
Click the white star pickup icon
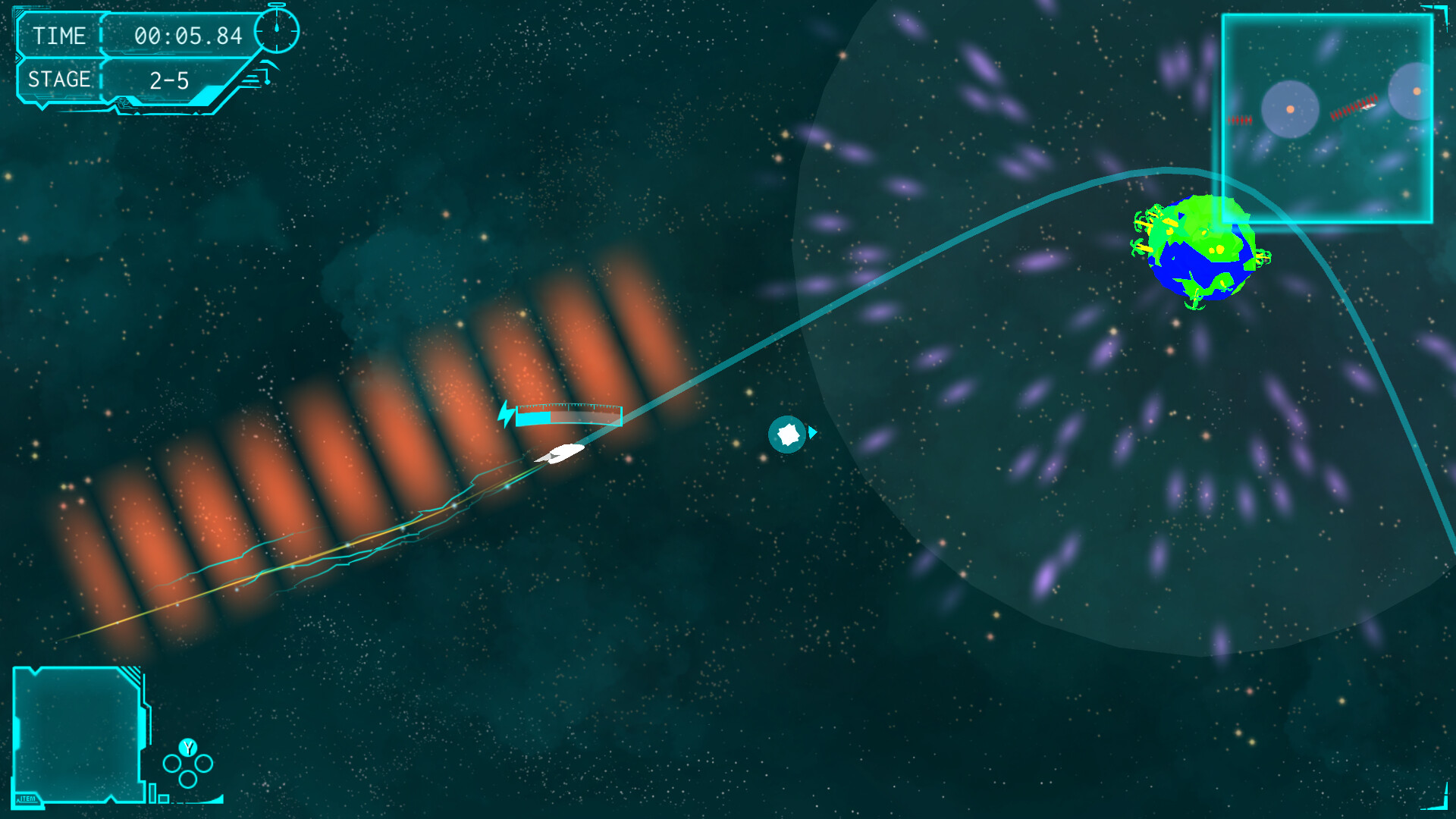[787, 434]
